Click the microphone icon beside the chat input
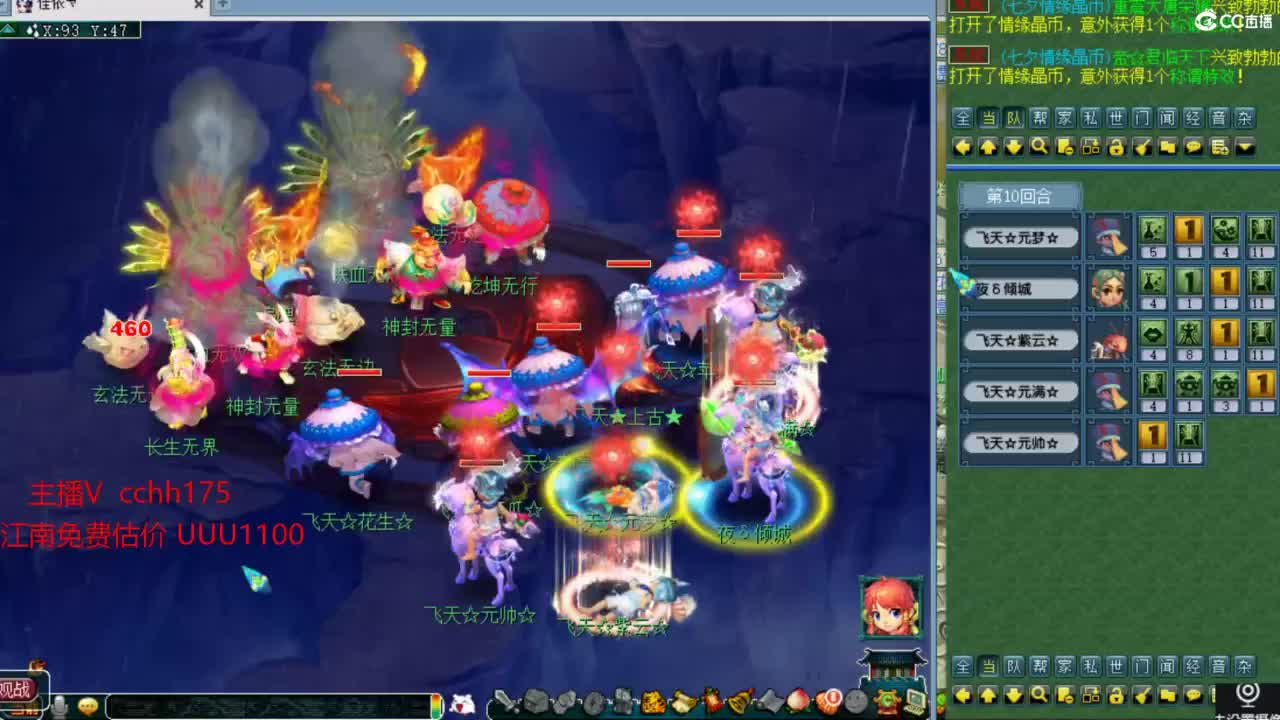 pos(58,706)
